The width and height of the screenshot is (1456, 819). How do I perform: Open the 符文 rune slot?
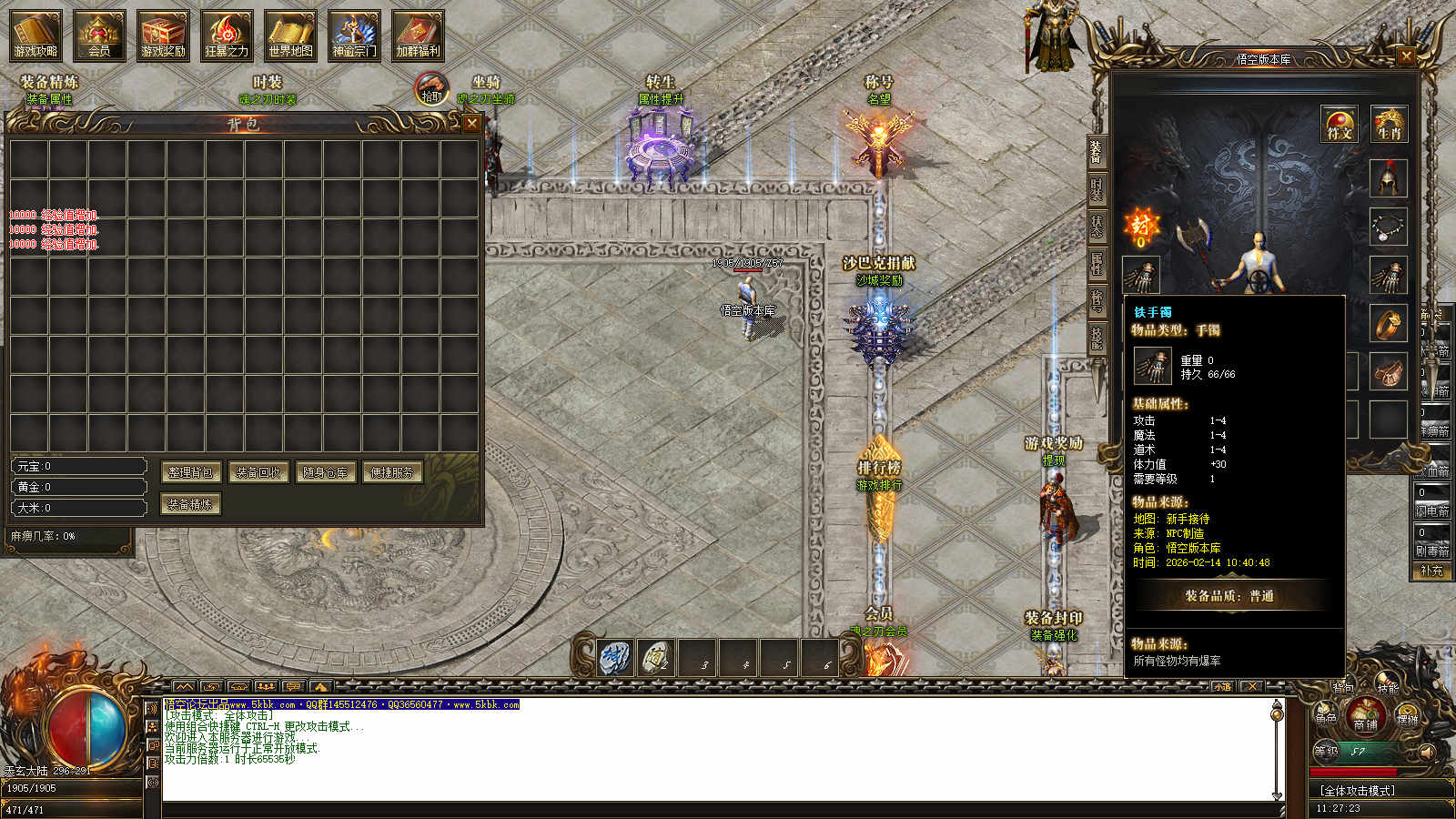[1340, 125]
